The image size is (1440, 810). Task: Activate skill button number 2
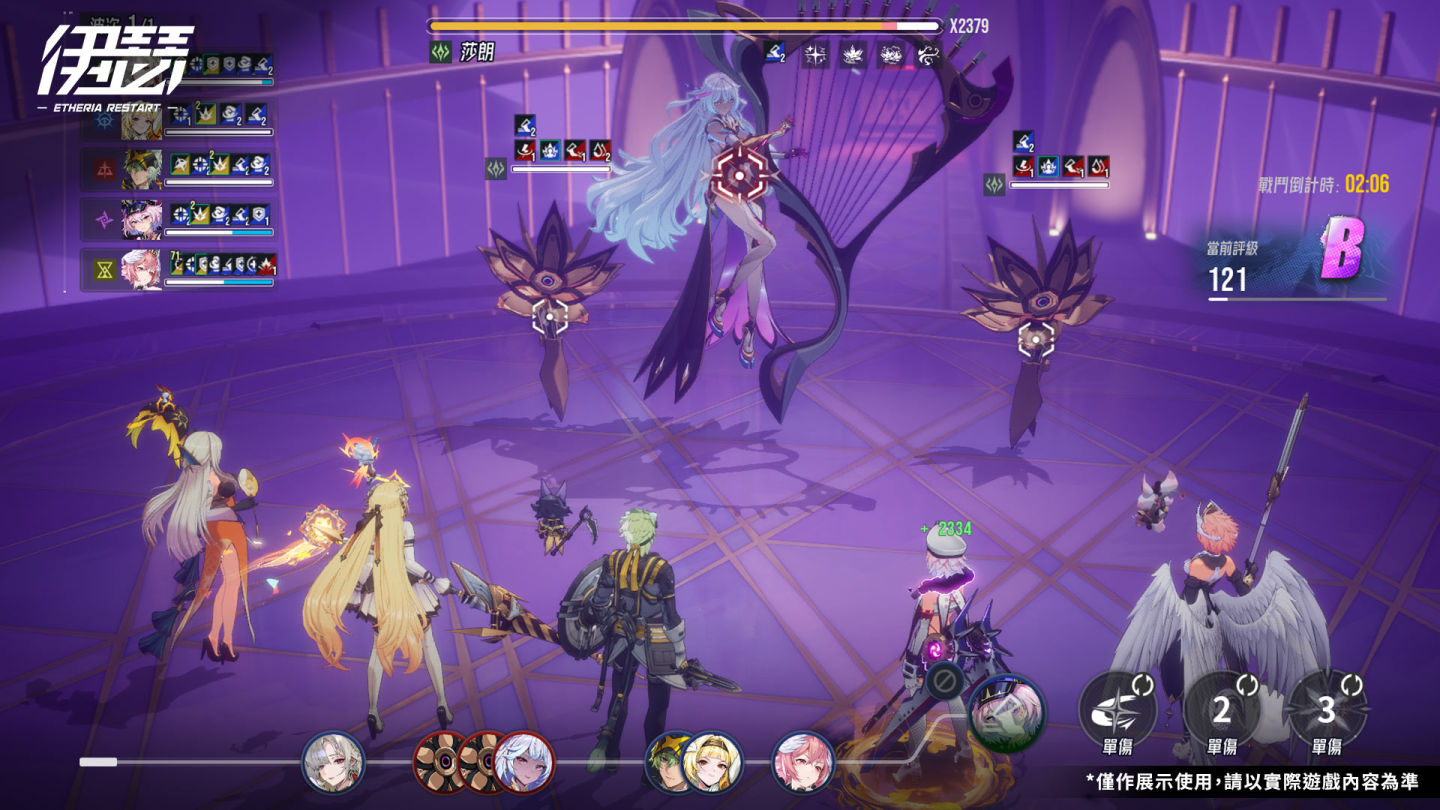1221,709
